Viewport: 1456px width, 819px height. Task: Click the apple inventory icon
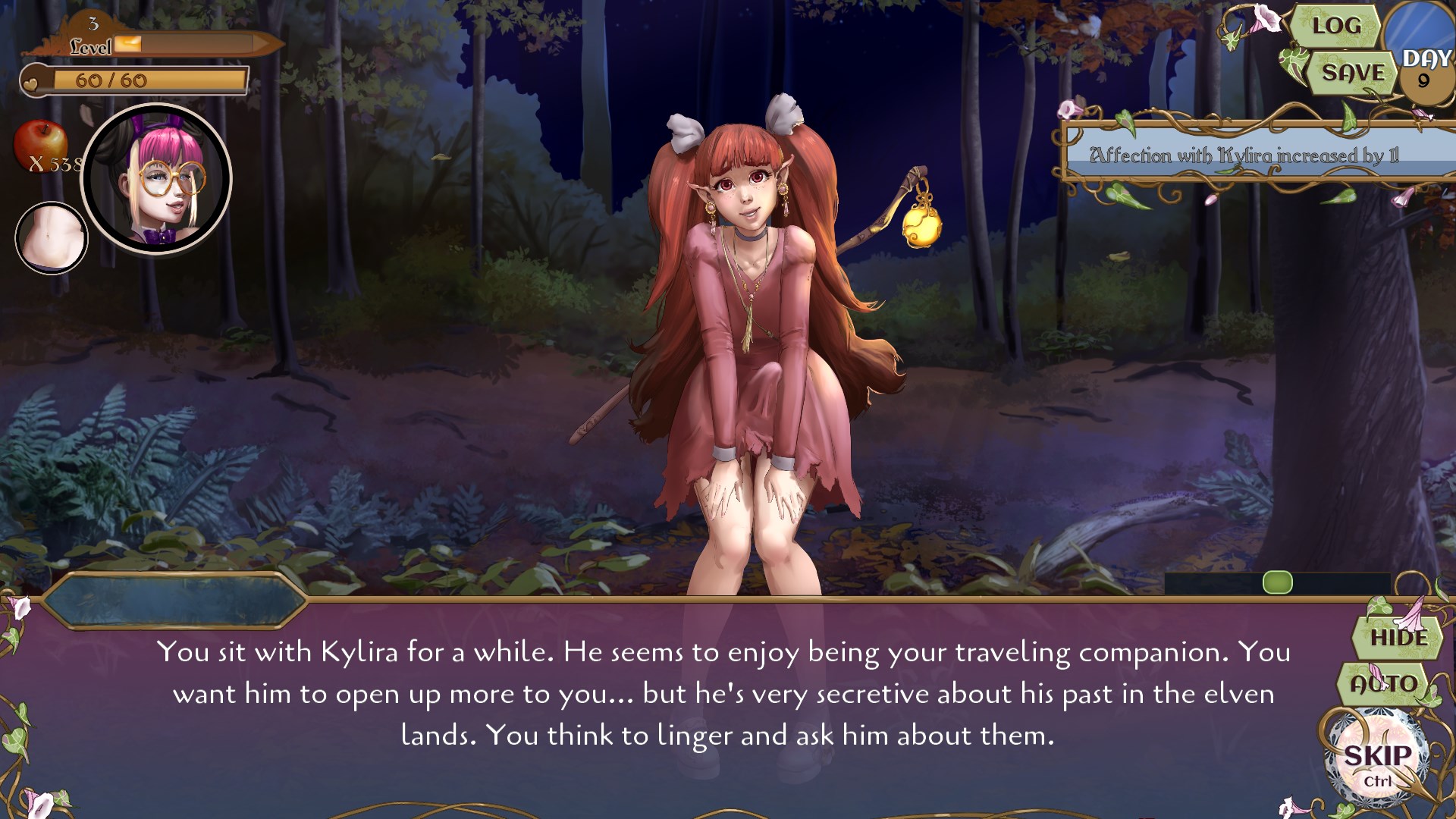pos(42,144)
